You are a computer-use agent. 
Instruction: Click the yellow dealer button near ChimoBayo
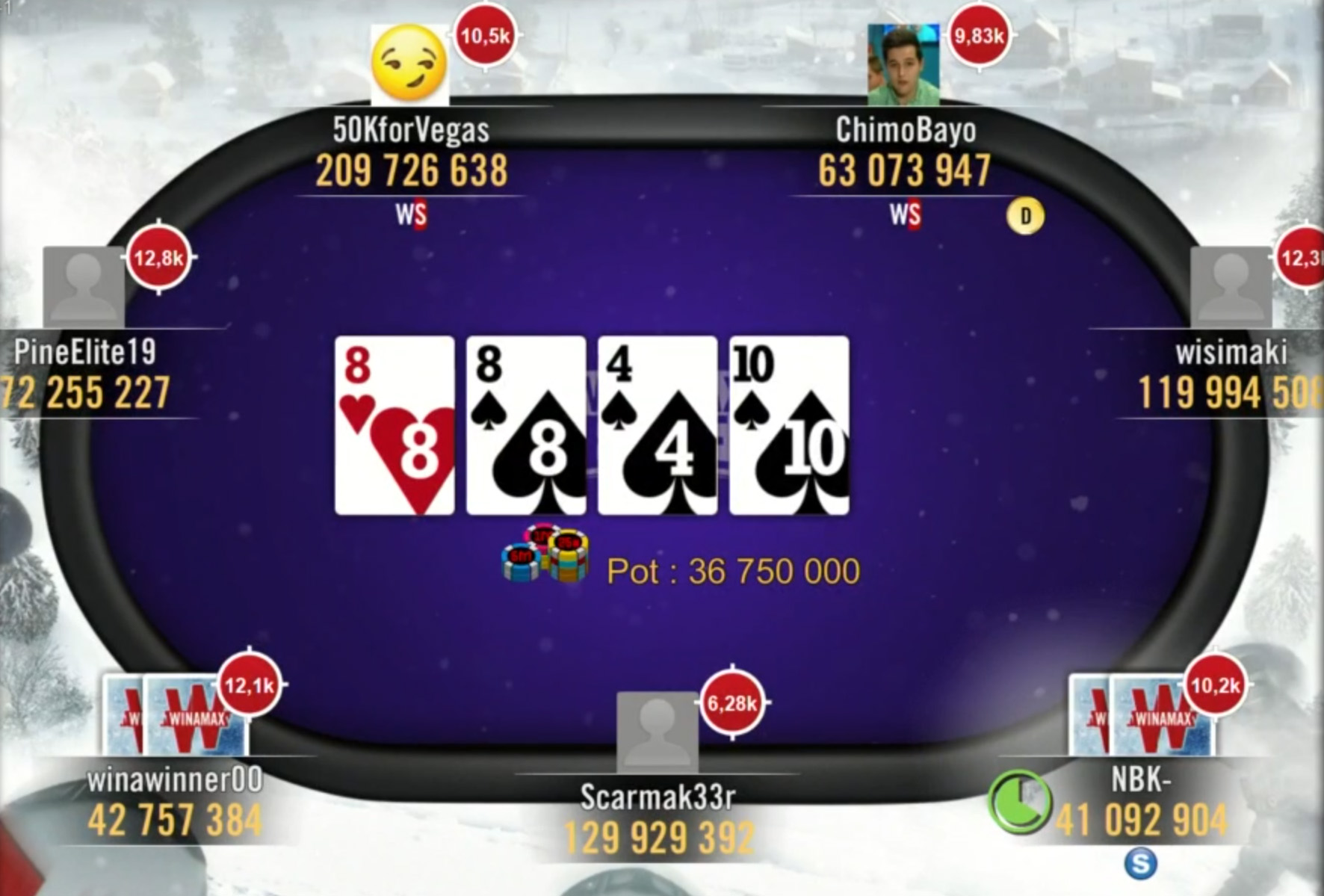coord(1025,216)
